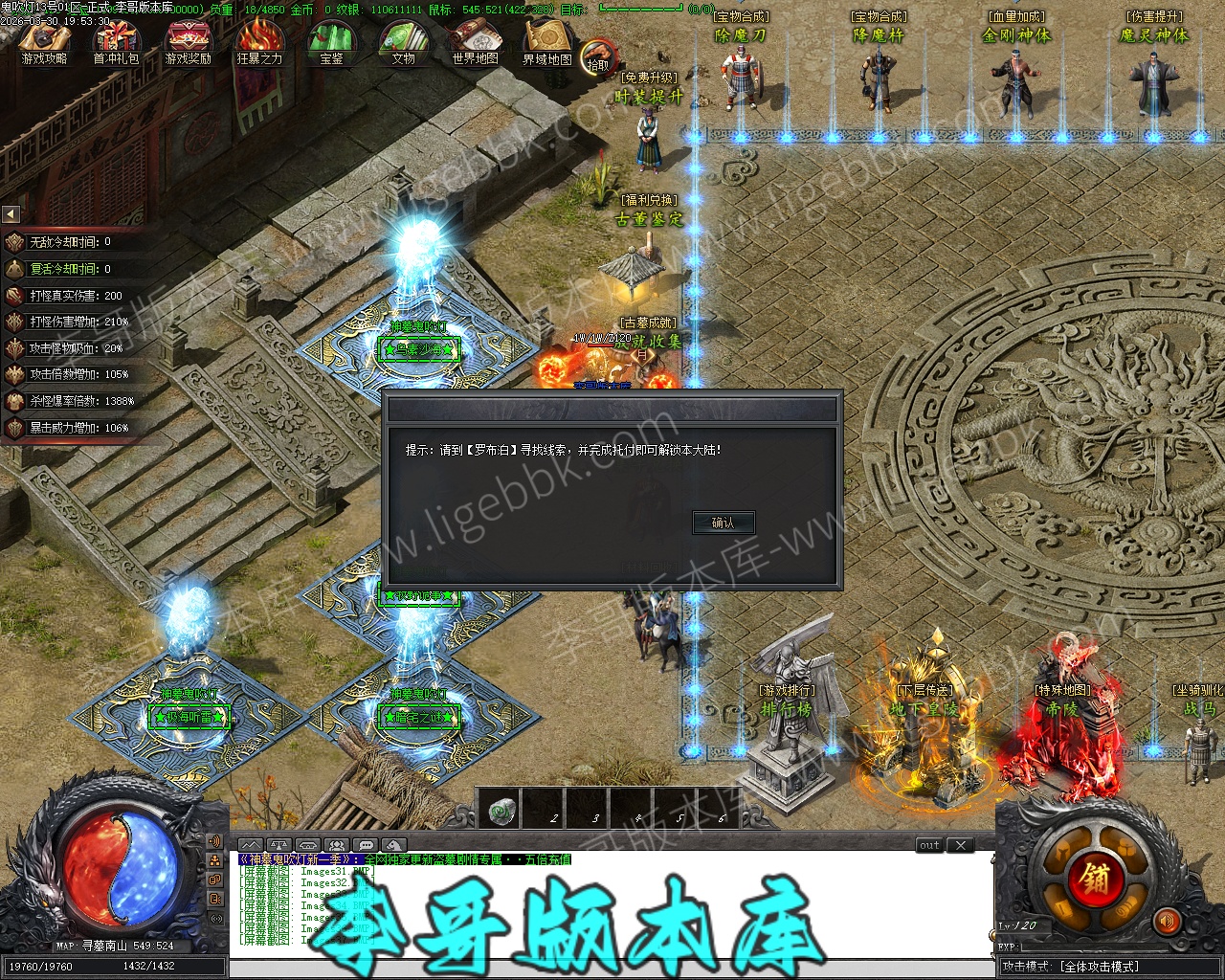Collapse the stats panel with the arrow

coord(11,214)
